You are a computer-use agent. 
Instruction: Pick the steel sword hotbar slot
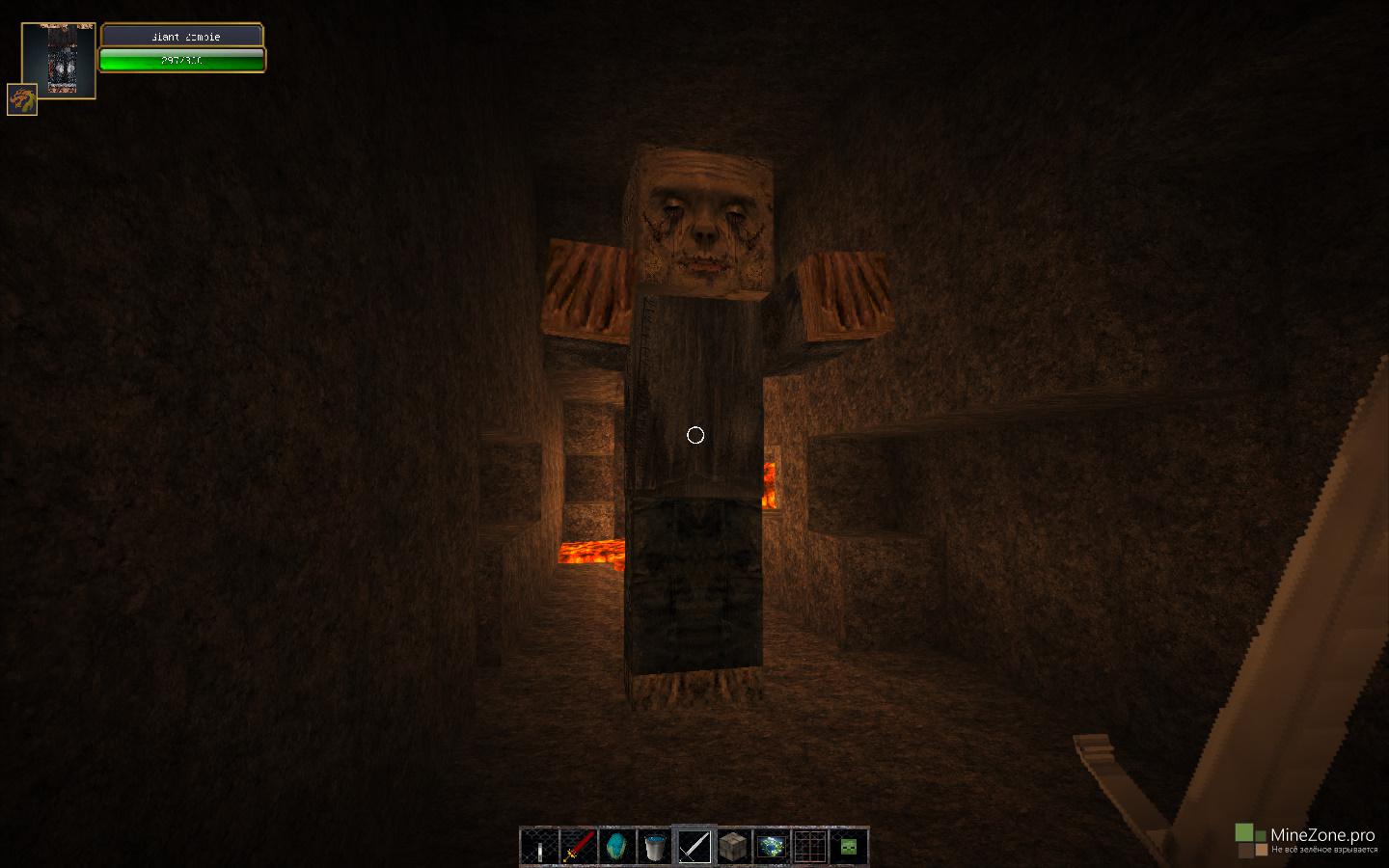point(694,847)
